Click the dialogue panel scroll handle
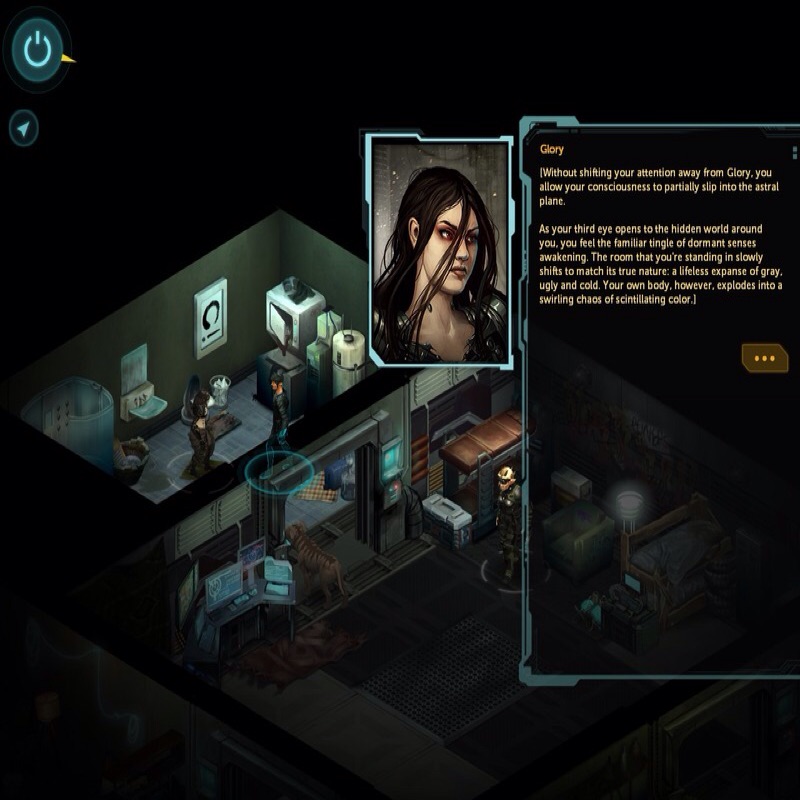The height and width of the screenshot is (800, 800). pos(795,153)
